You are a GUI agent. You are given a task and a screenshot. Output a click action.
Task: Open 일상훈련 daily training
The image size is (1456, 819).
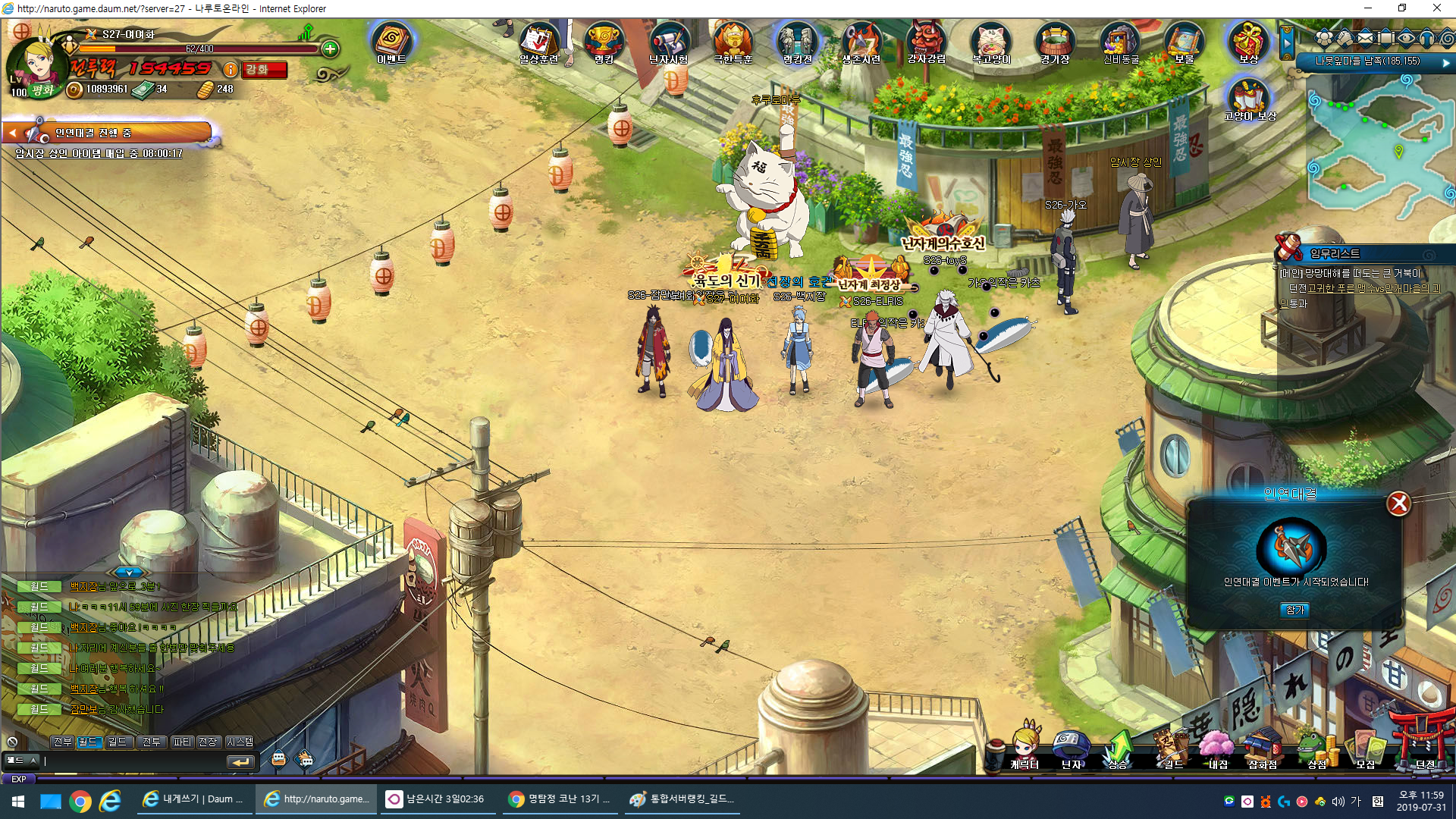point(538,42)
